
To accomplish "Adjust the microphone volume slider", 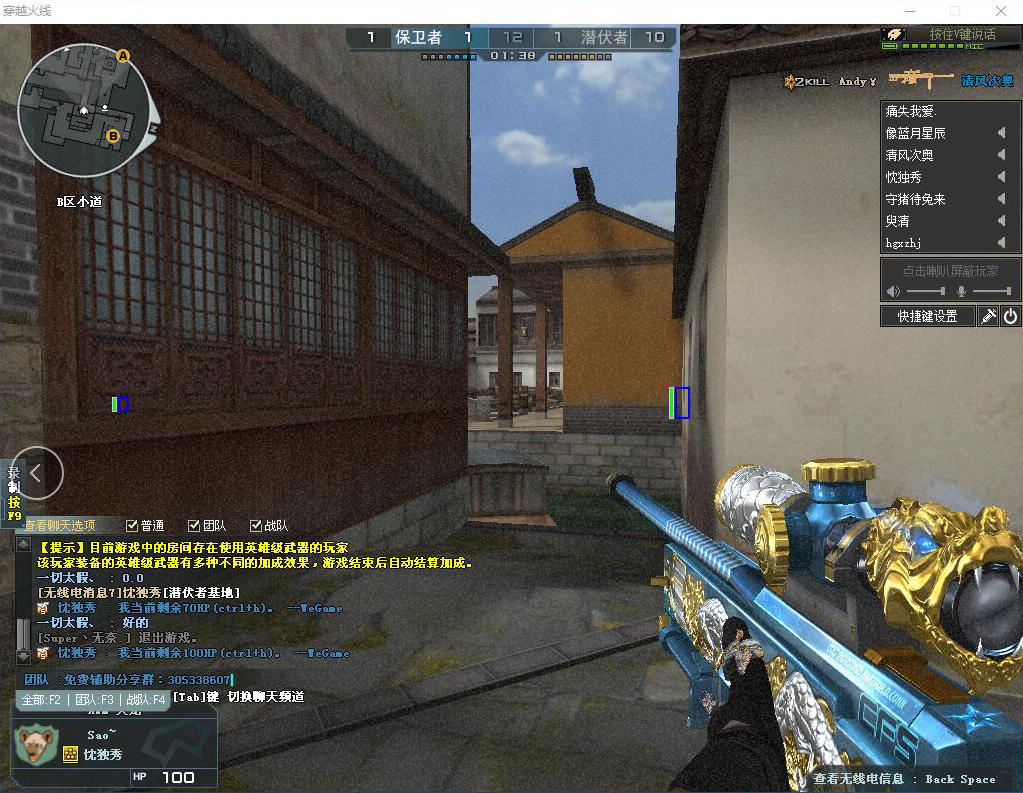I will (x=991, y=291).
